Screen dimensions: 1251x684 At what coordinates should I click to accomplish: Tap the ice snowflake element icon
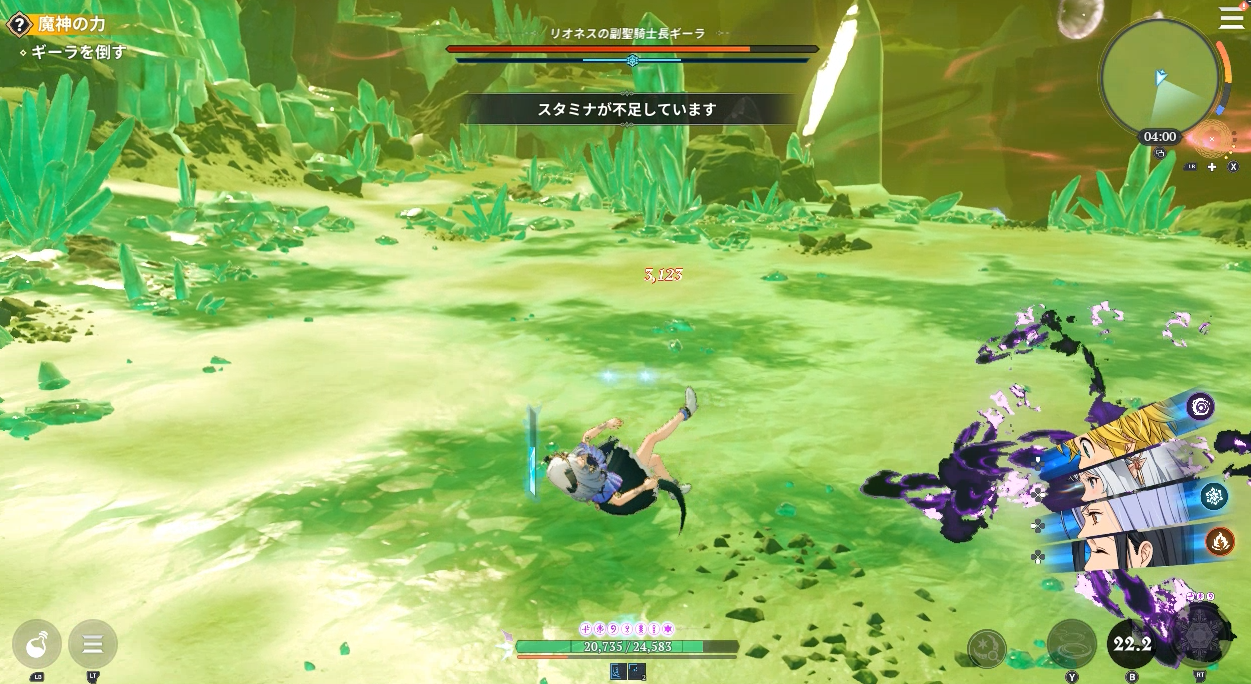click(x=1214, y=496)
